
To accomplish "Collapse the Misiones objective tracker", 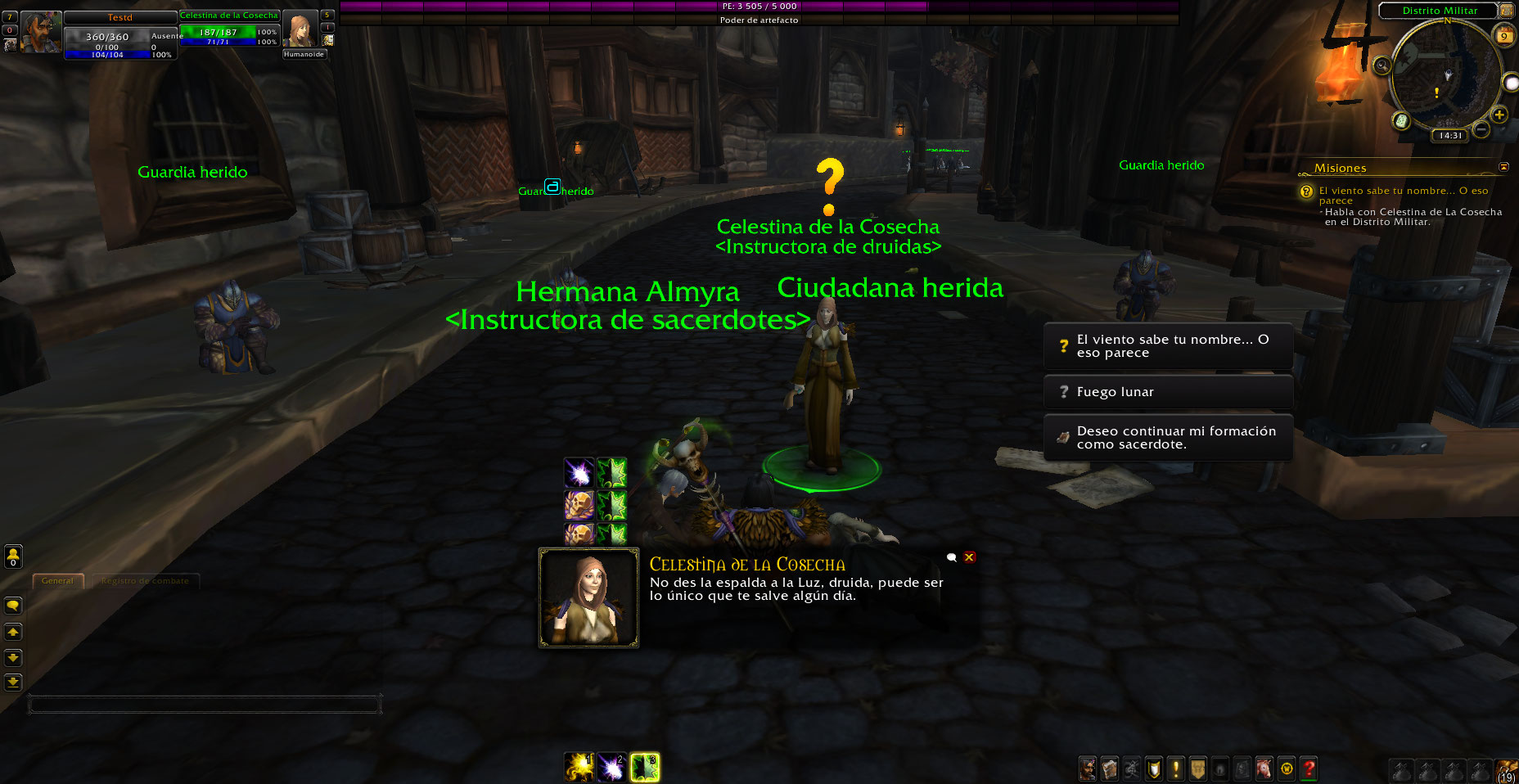I will click(x=1503, y=167).
